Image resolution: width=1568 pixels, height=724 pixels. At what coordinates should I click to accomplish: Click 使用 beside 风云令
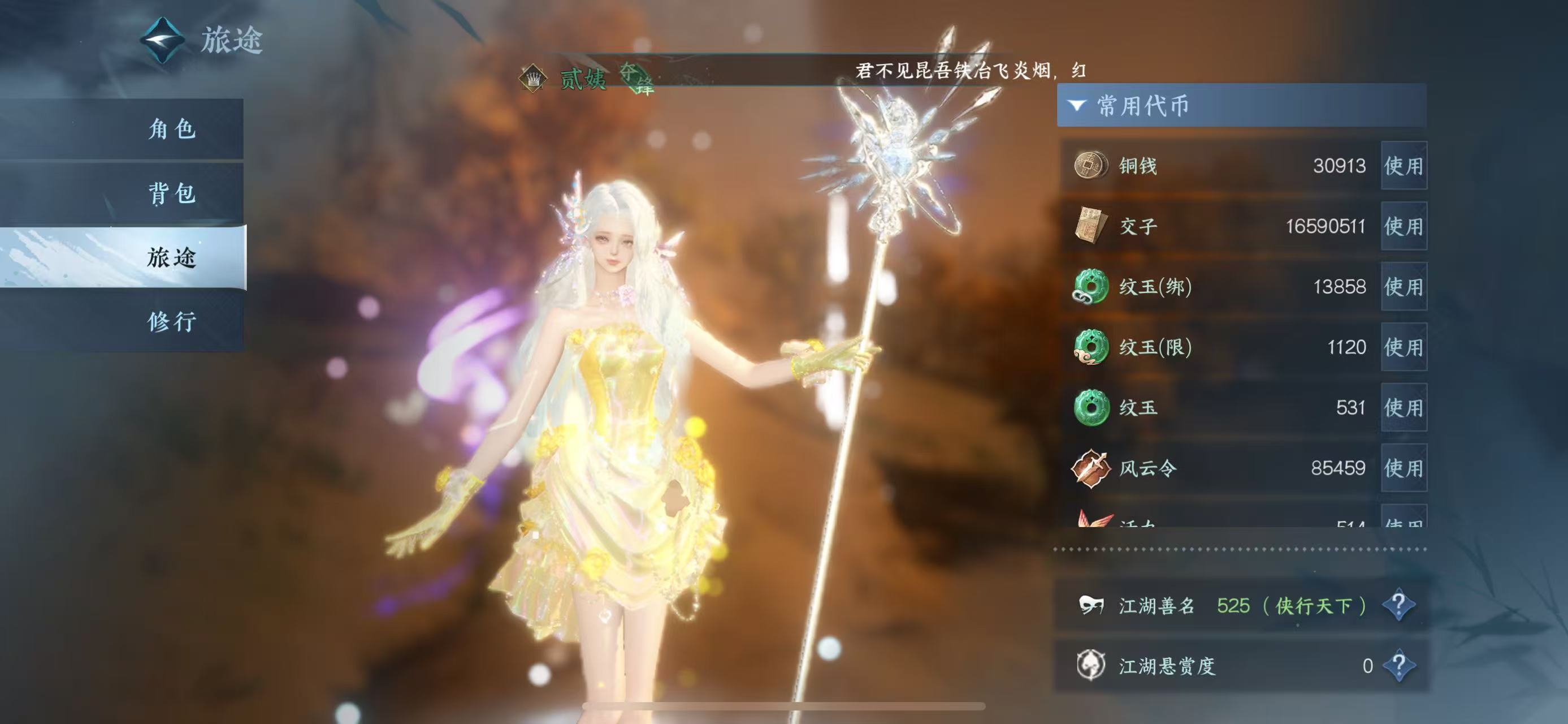(x=1403, y=468)
